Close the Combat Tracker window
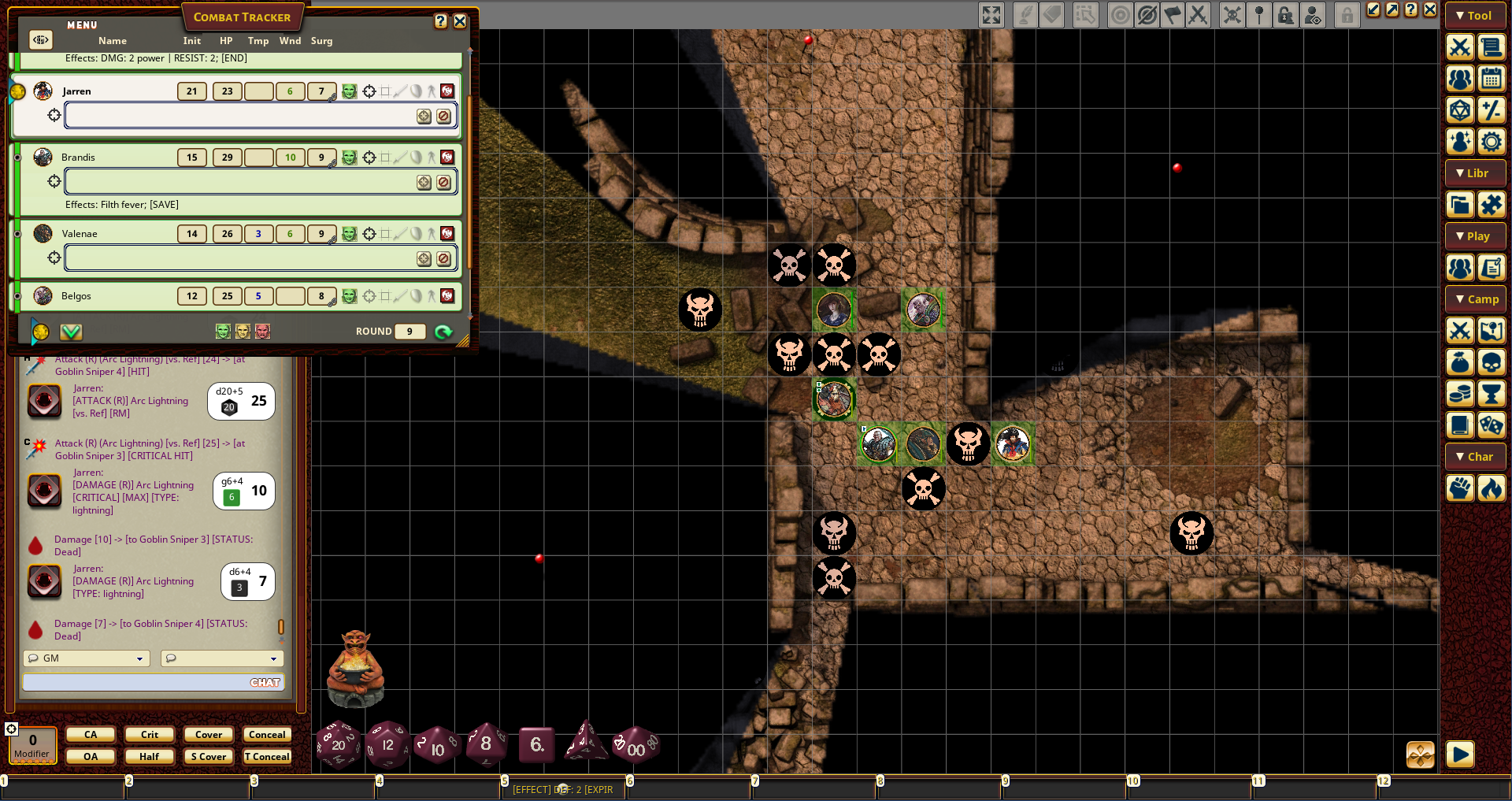The width and height of the screenshot is (1512, 801). point(460,21)
